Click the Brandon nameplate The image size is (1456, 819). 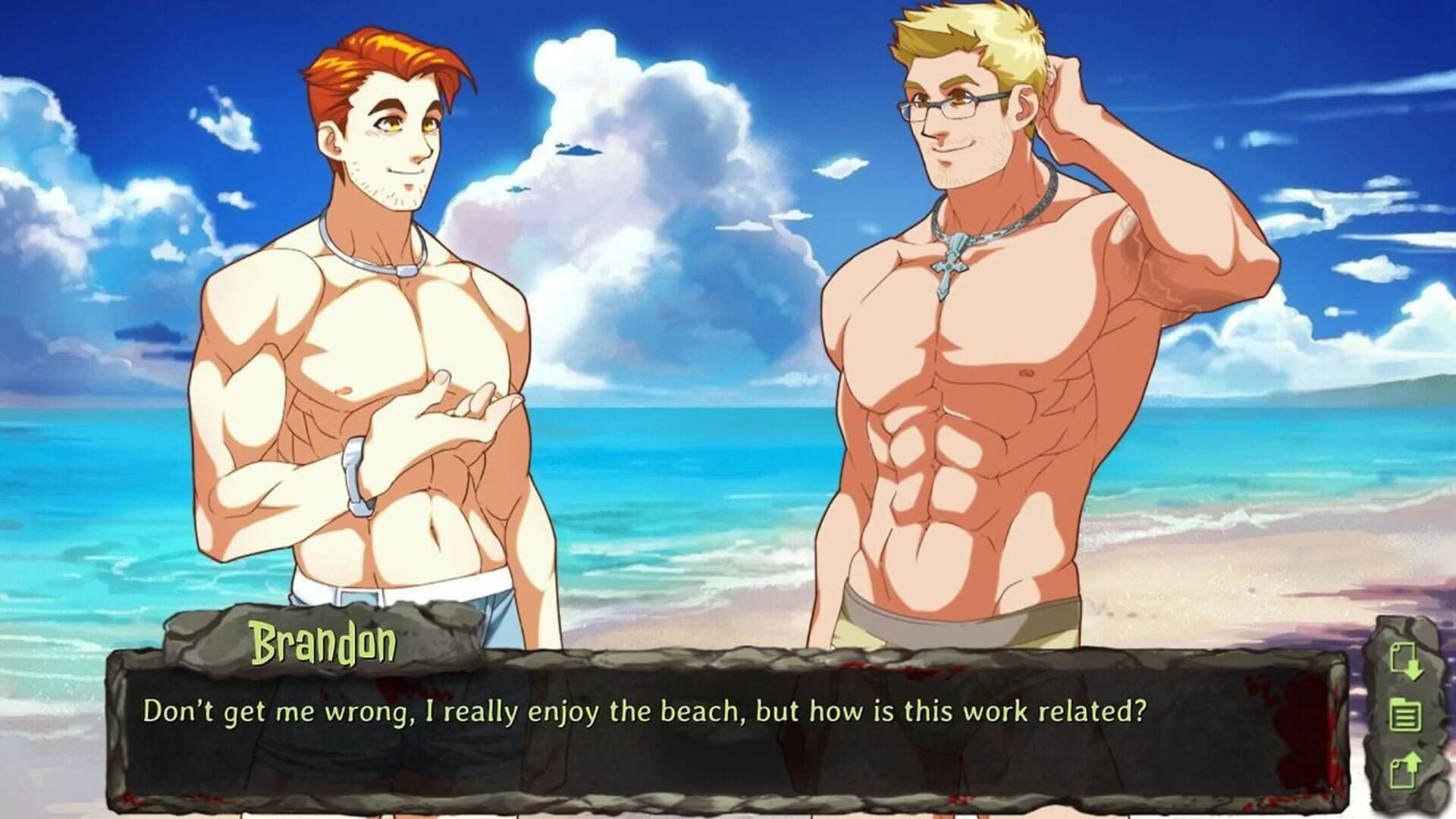click(325, 642)
